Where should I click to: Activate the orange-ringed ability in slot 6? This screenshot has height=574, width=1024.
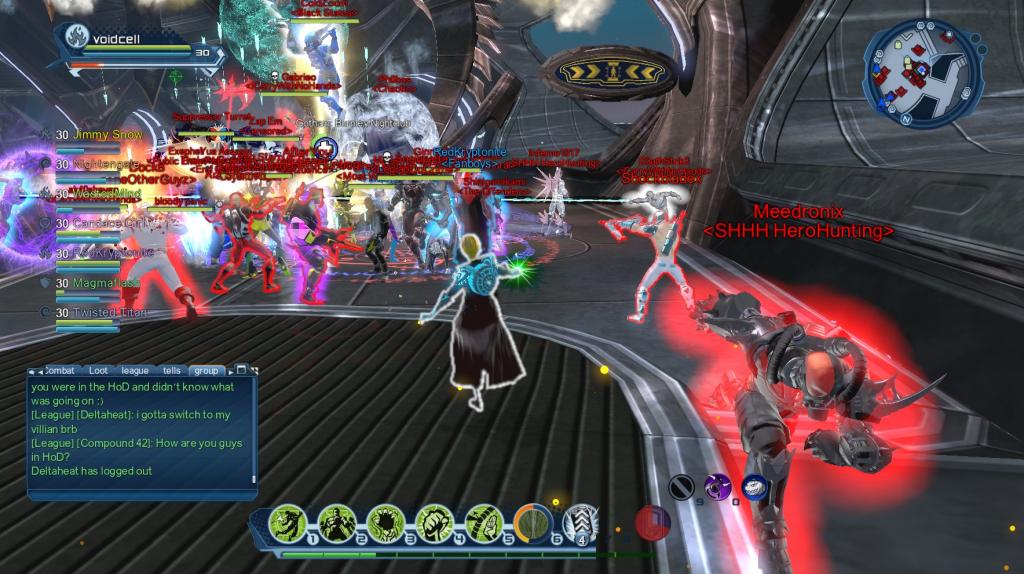(x=533, y=523)
